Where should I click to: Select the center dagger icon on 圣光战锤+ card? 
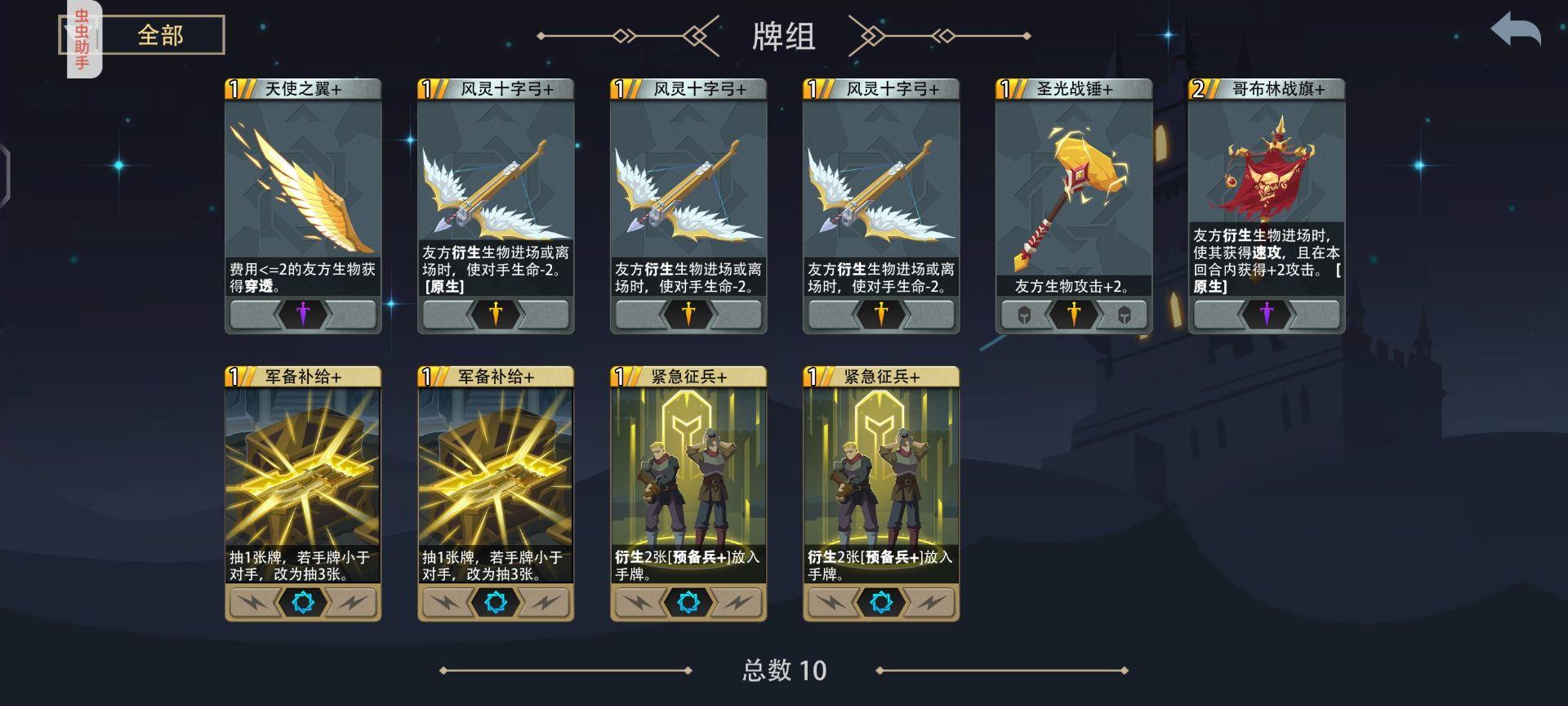1074,313
